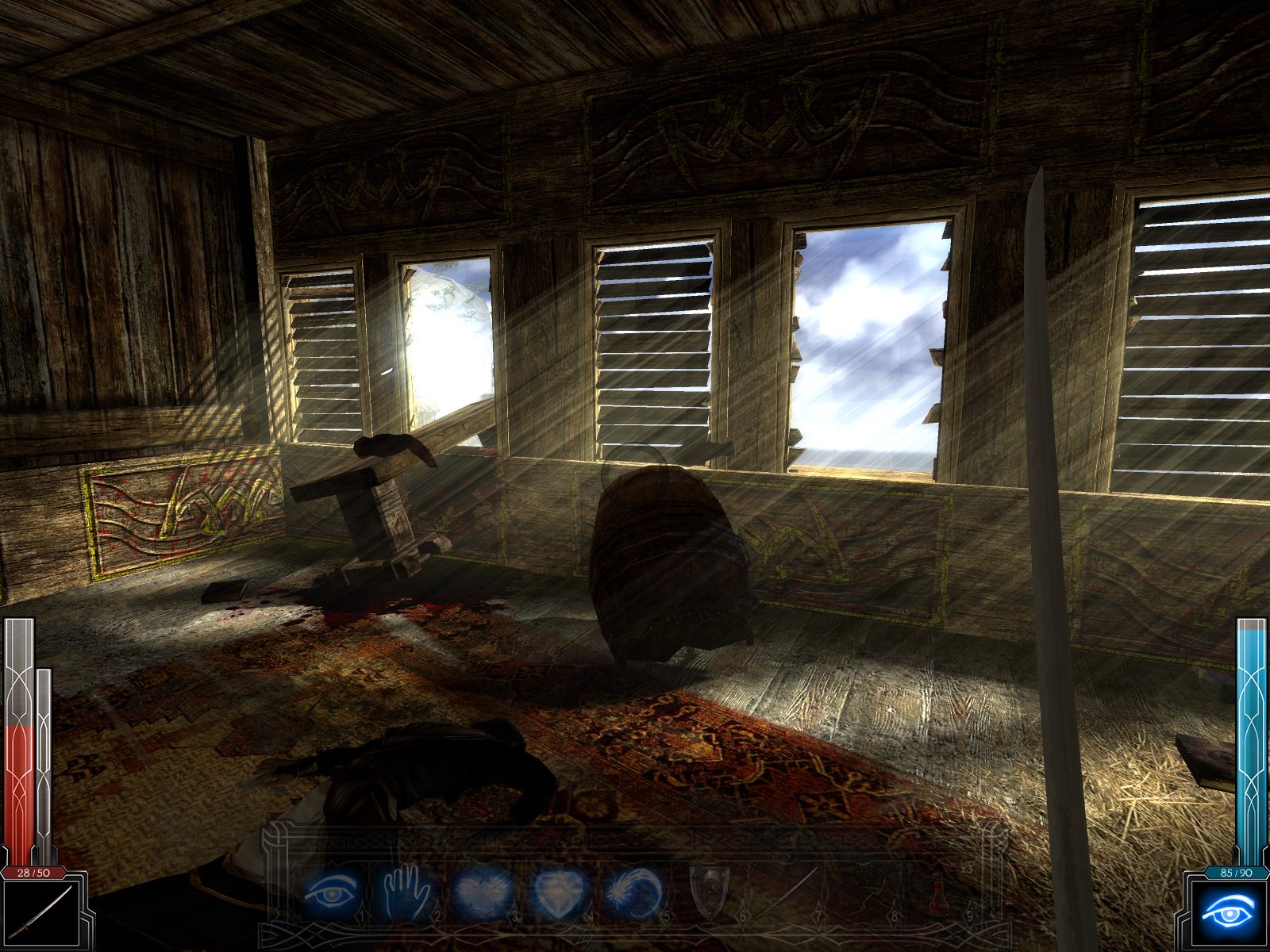Use the red potion flask marked x3

pyautogui.click(x=940, y=896)
